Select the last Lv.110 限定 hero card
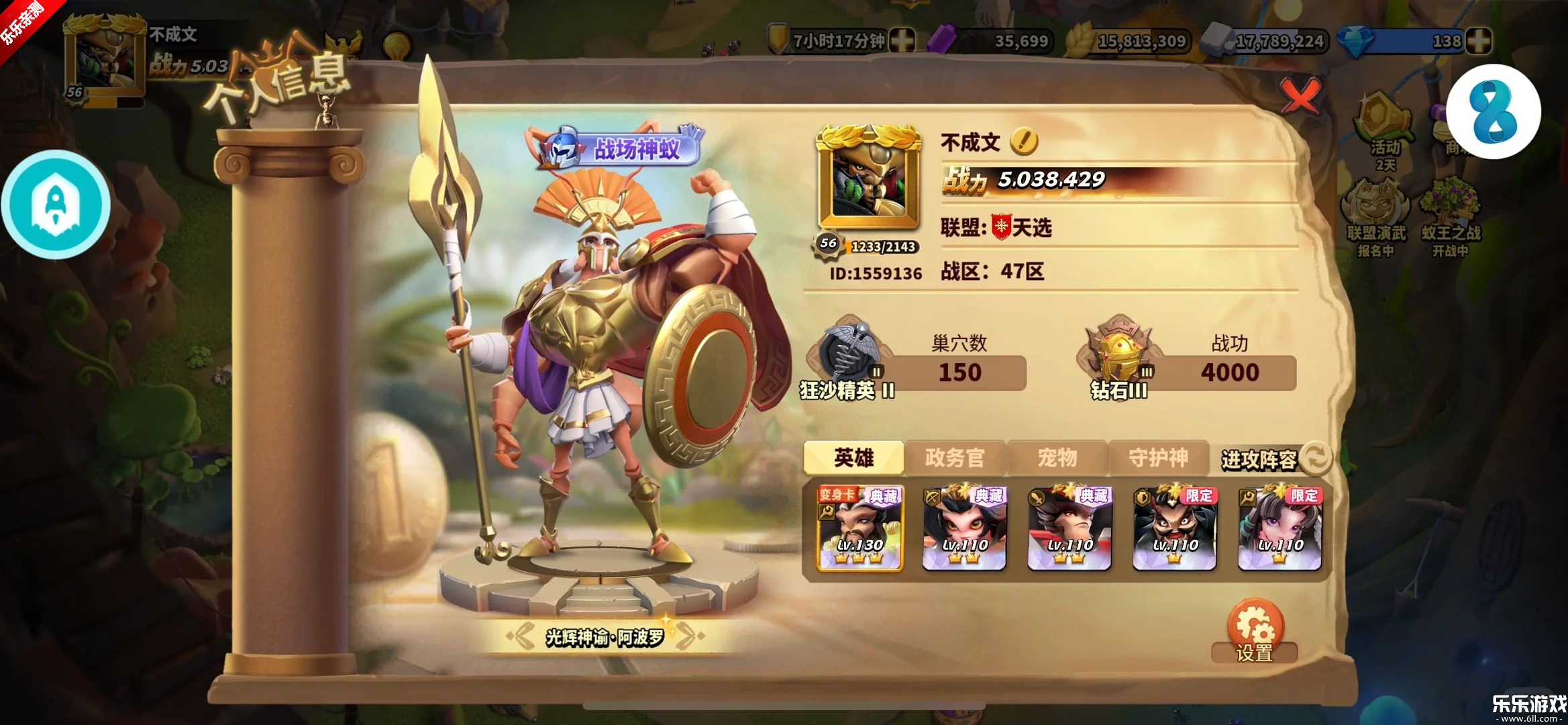This screenshot has width=1568, height=725. pyautogui.click(x=1280, y=529)
